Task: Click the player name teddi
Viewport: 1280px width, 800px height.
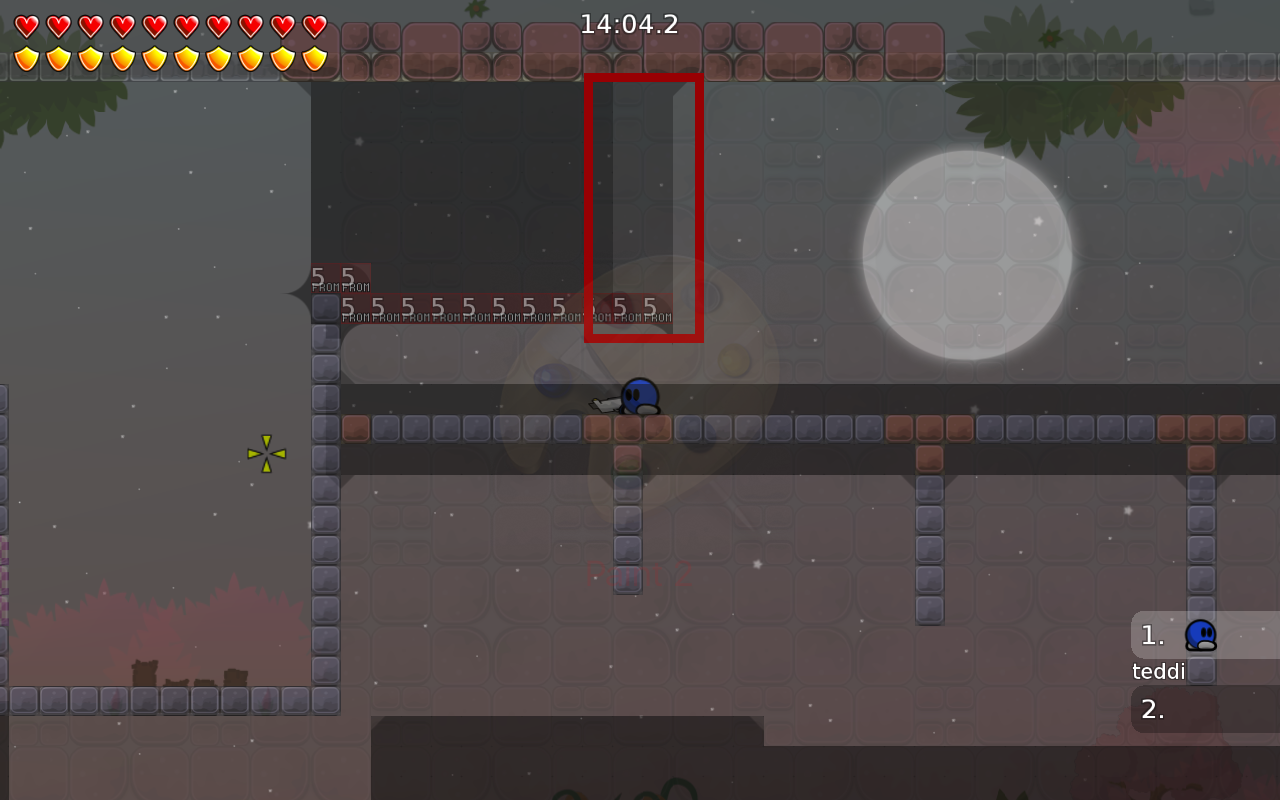Action: 1157,671
